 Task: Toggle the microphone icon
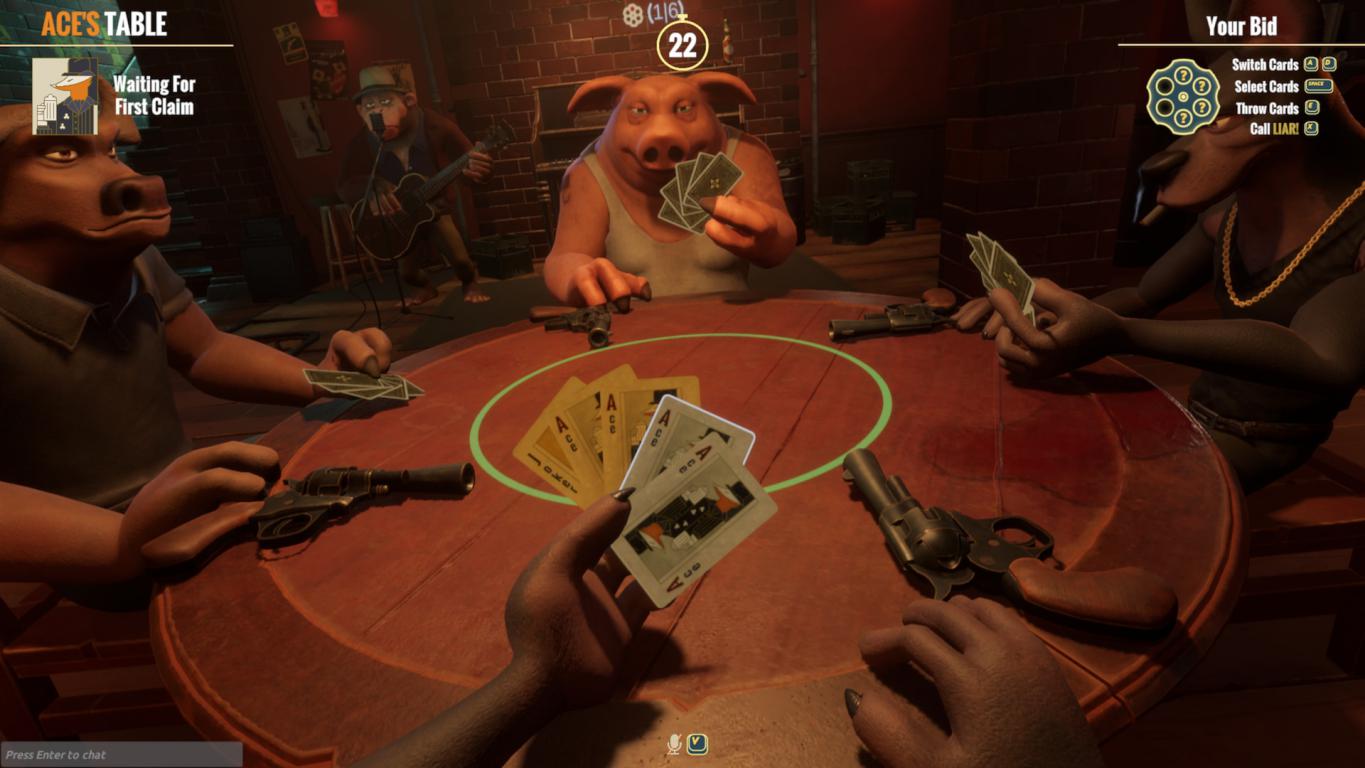[x=675, y=744]
